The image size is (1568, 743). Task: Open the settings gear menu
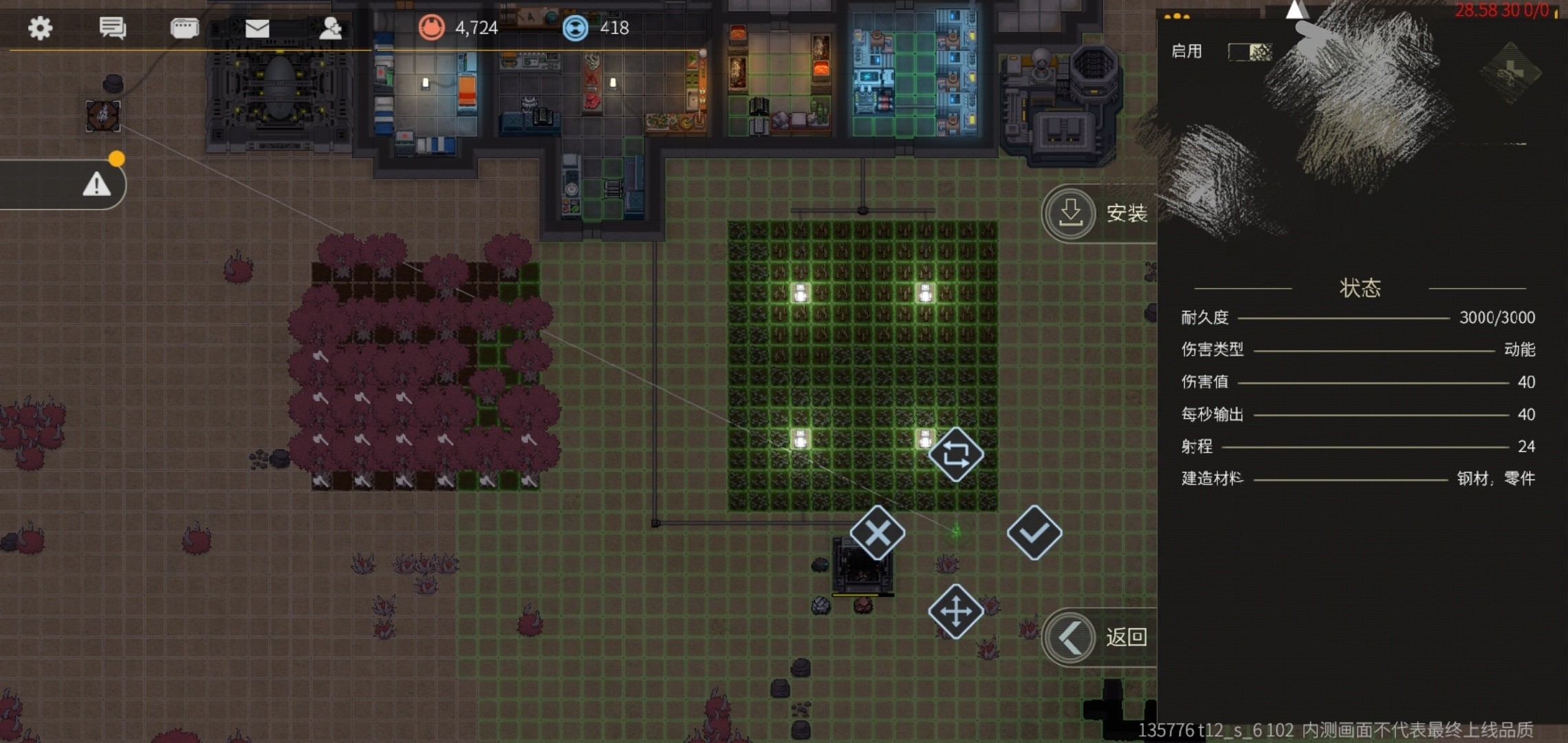[40, 28]
